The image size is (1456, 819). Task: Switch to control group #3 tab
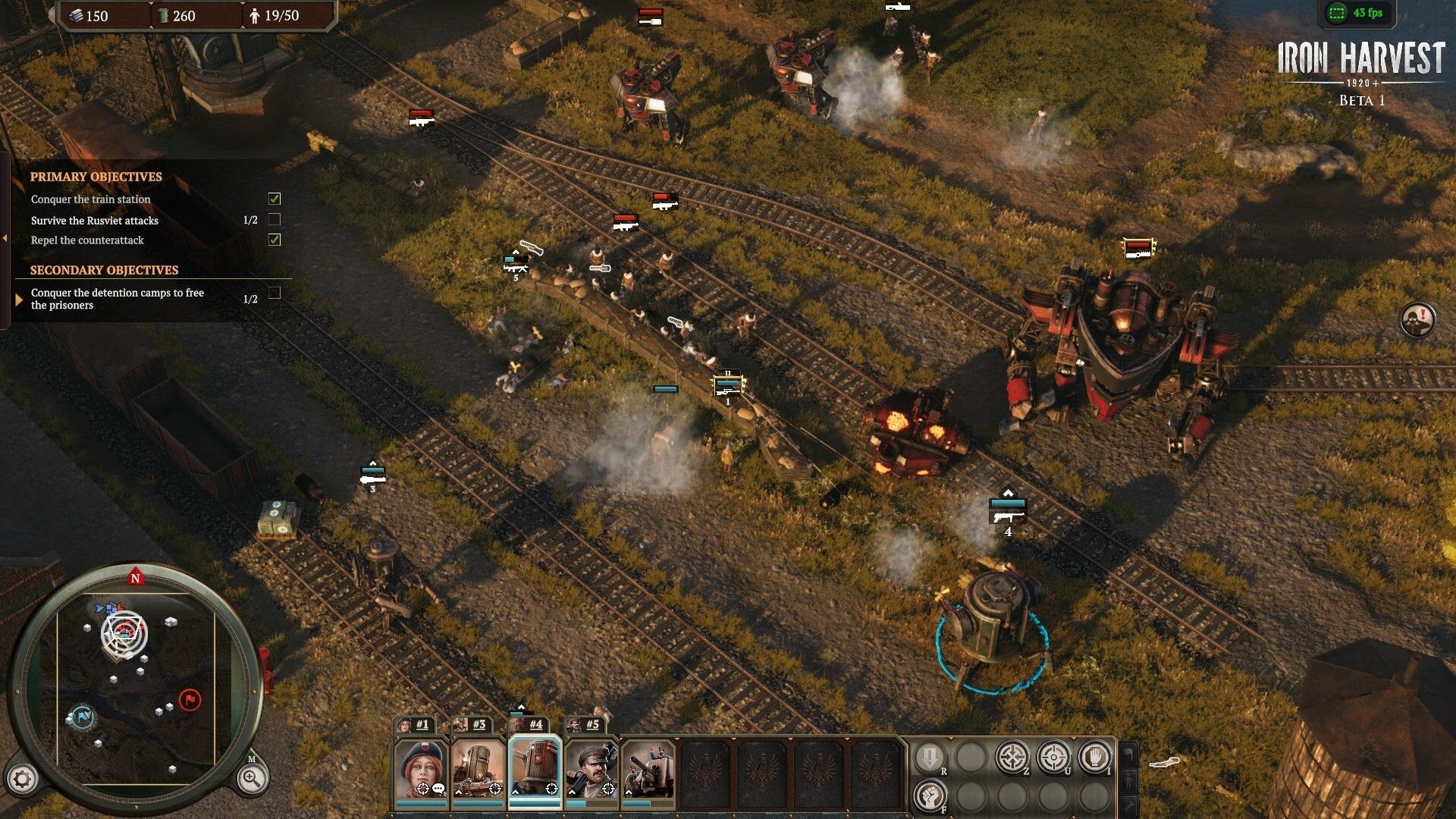472,724
